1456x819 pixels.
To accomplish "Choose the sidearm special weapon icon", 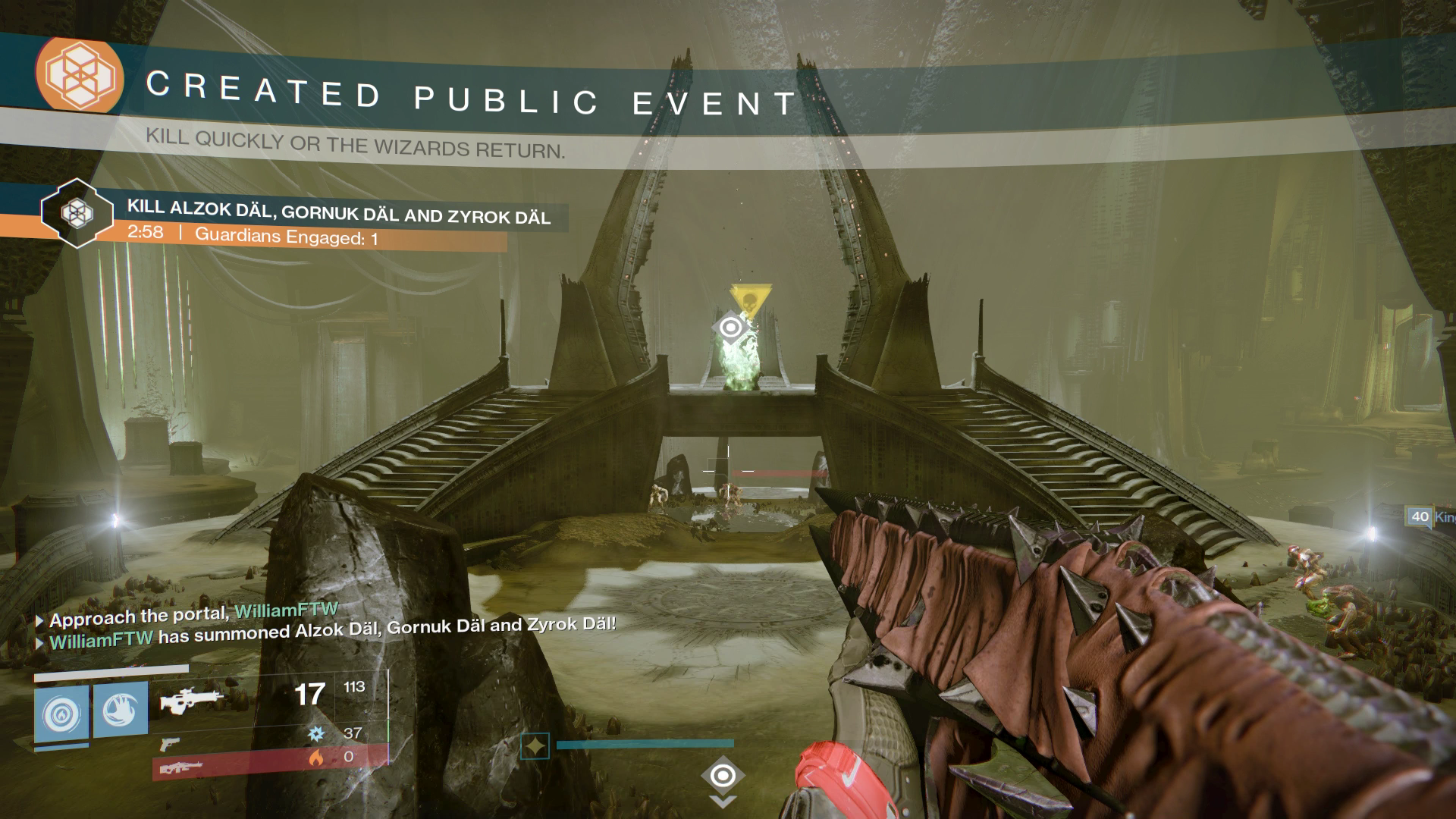I will tap(171, 745).
